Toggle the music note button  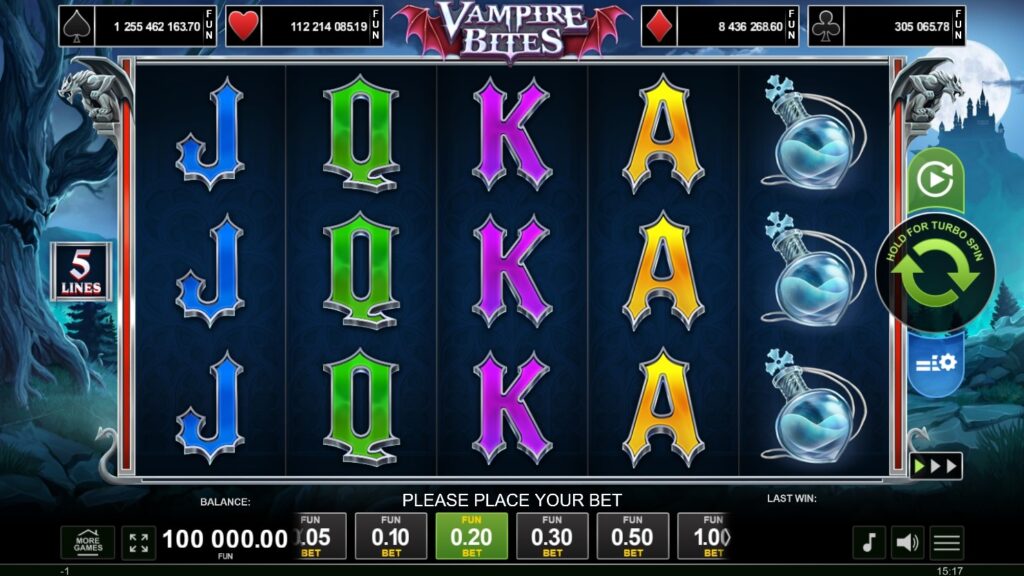(x=869, y=543)
